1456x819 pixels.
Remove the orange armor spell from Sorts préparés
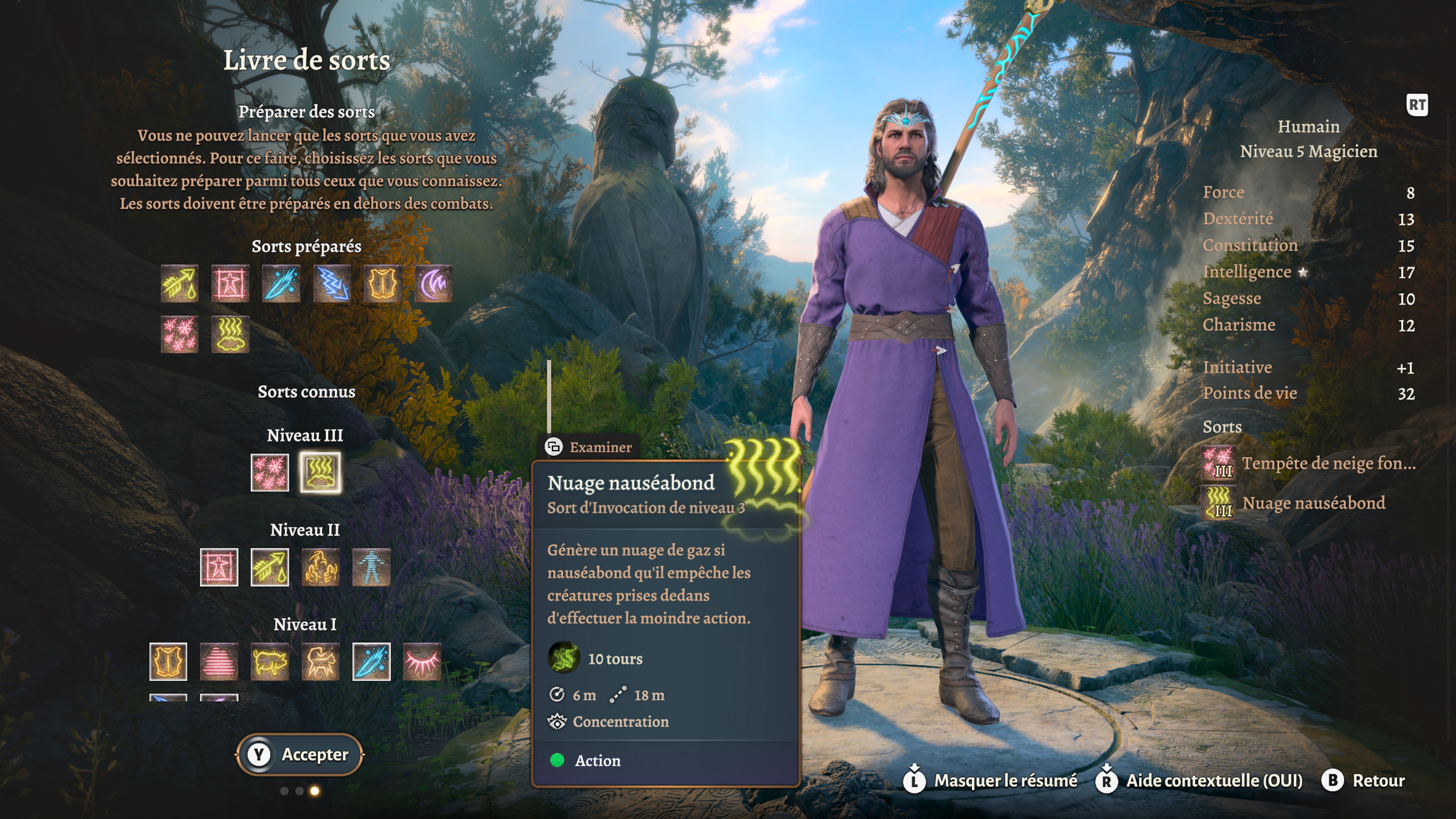point(383,283)
